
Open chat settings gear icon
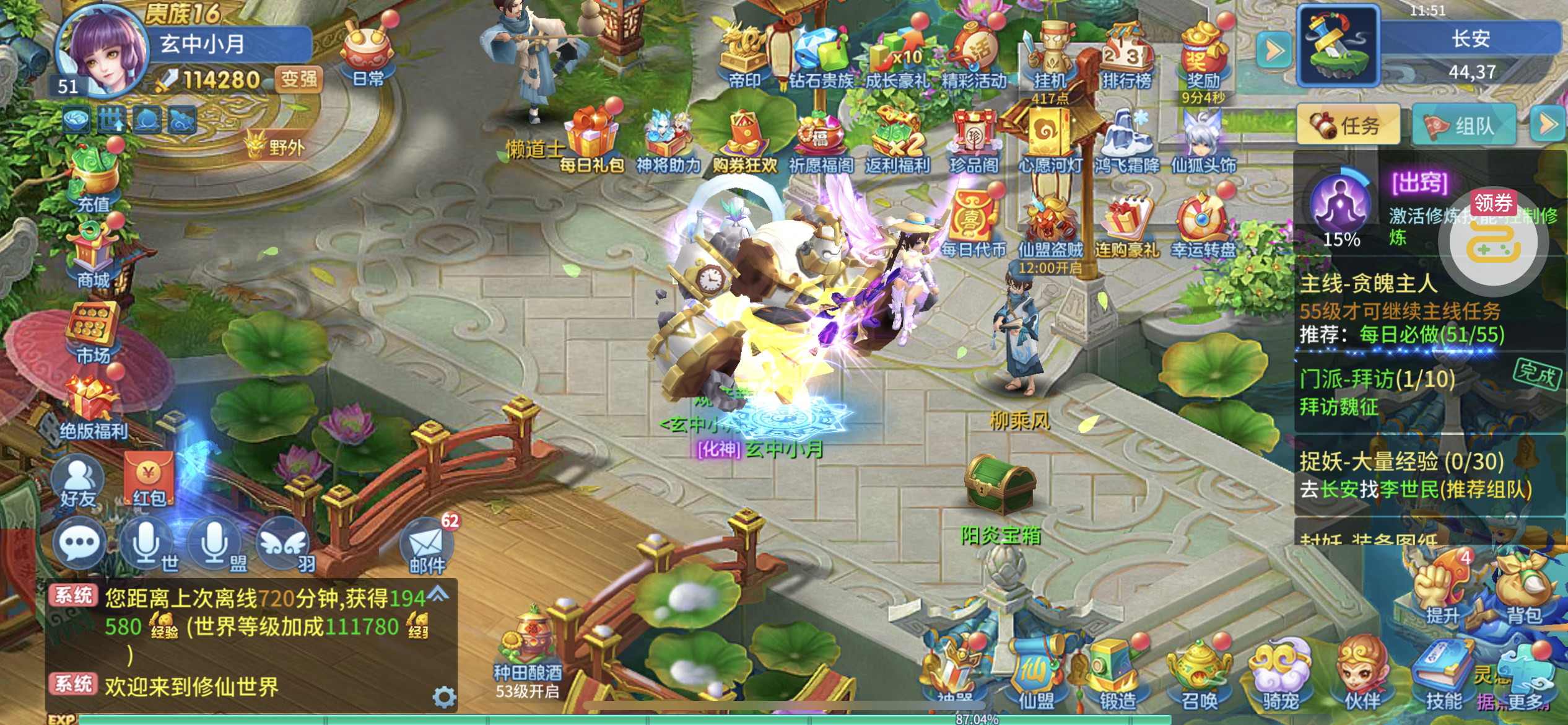pos(444,697)
